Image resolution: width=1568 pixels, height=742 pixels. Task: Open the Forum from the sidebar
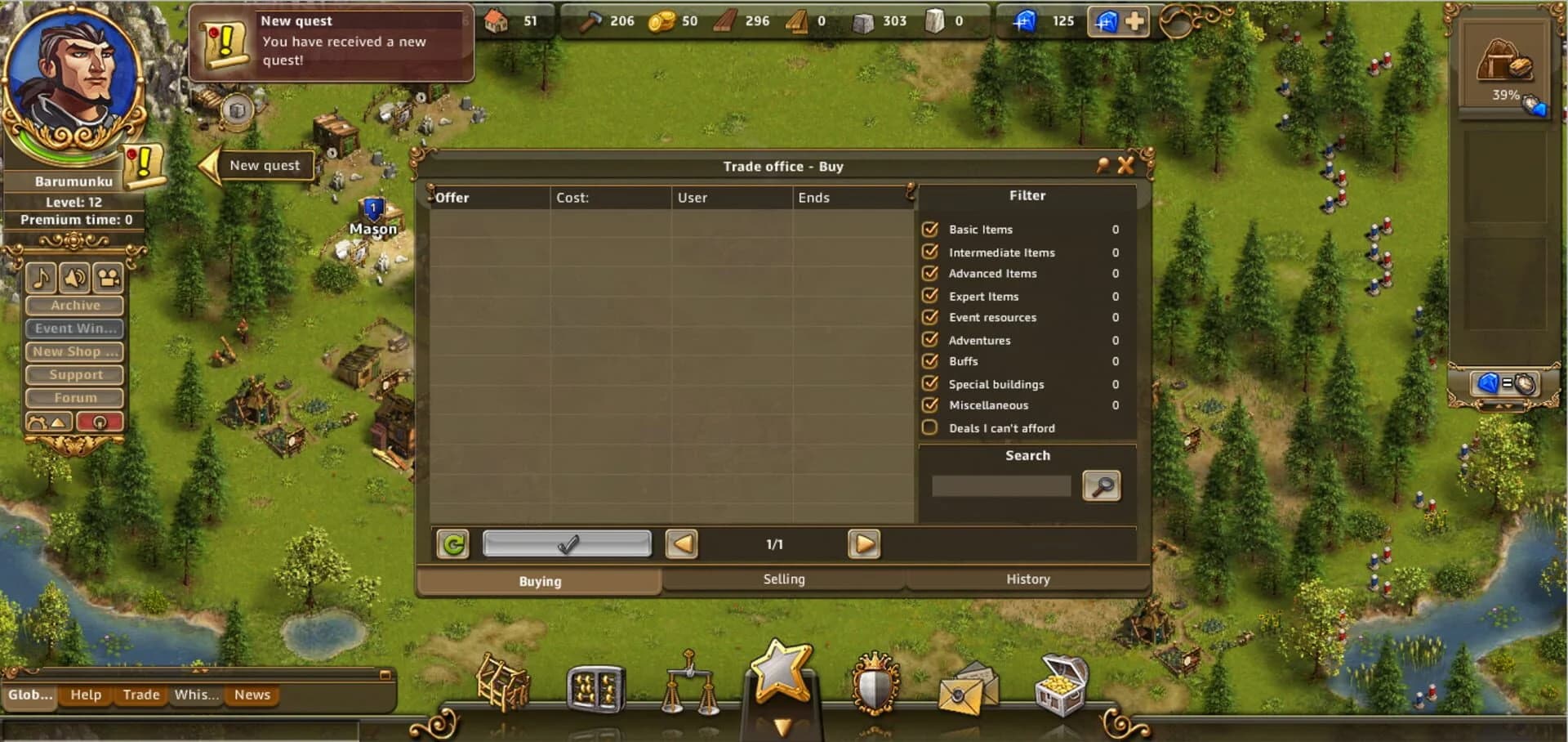click(x=73, y=398)
